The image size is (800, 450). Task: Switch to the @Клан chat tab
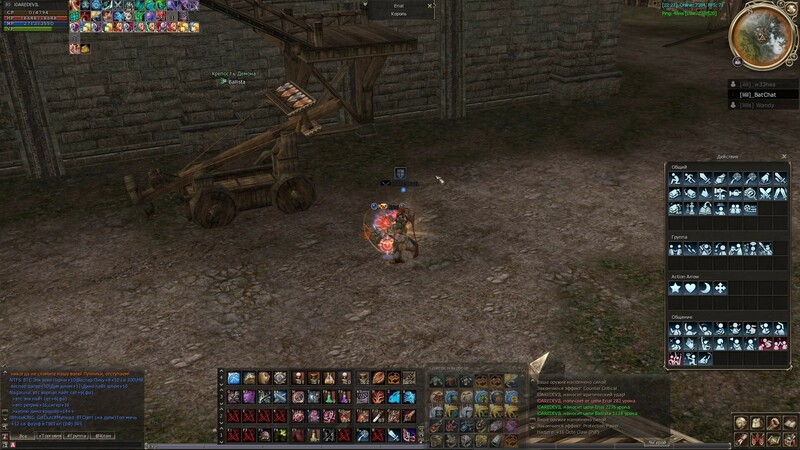pos(104,437)
